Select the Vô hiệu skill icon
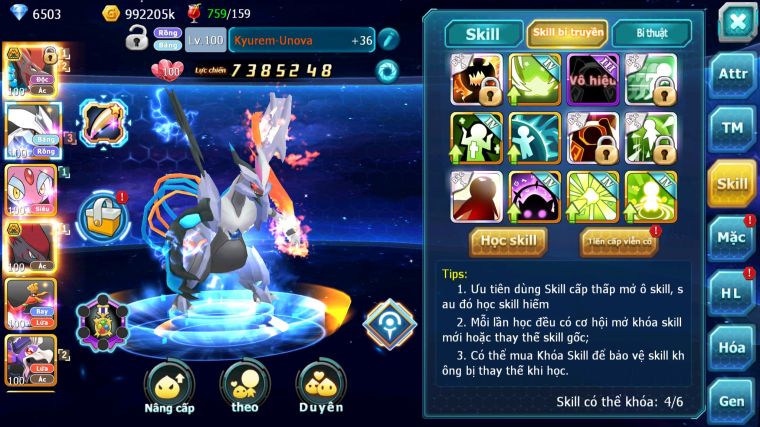 coord(593,80)
